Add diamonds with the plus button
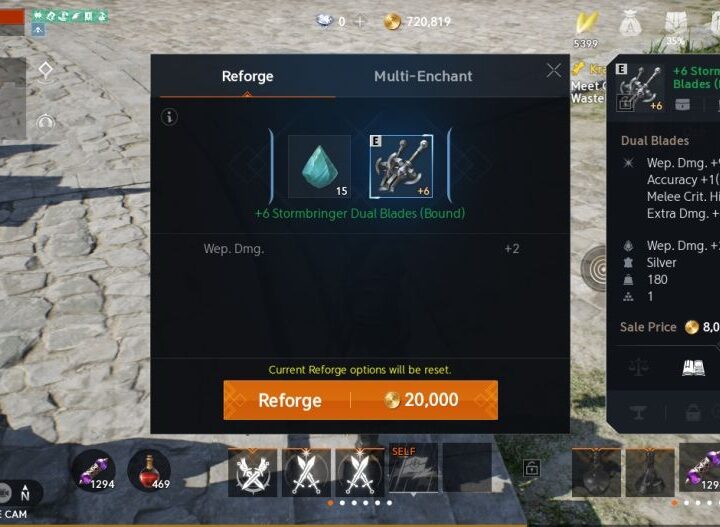The image size is (720, 527). click(x=361, y=22)
